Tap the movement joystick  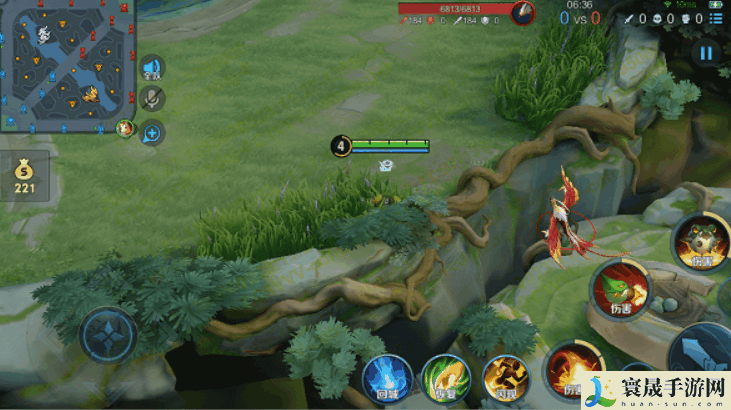coord(108,337)
